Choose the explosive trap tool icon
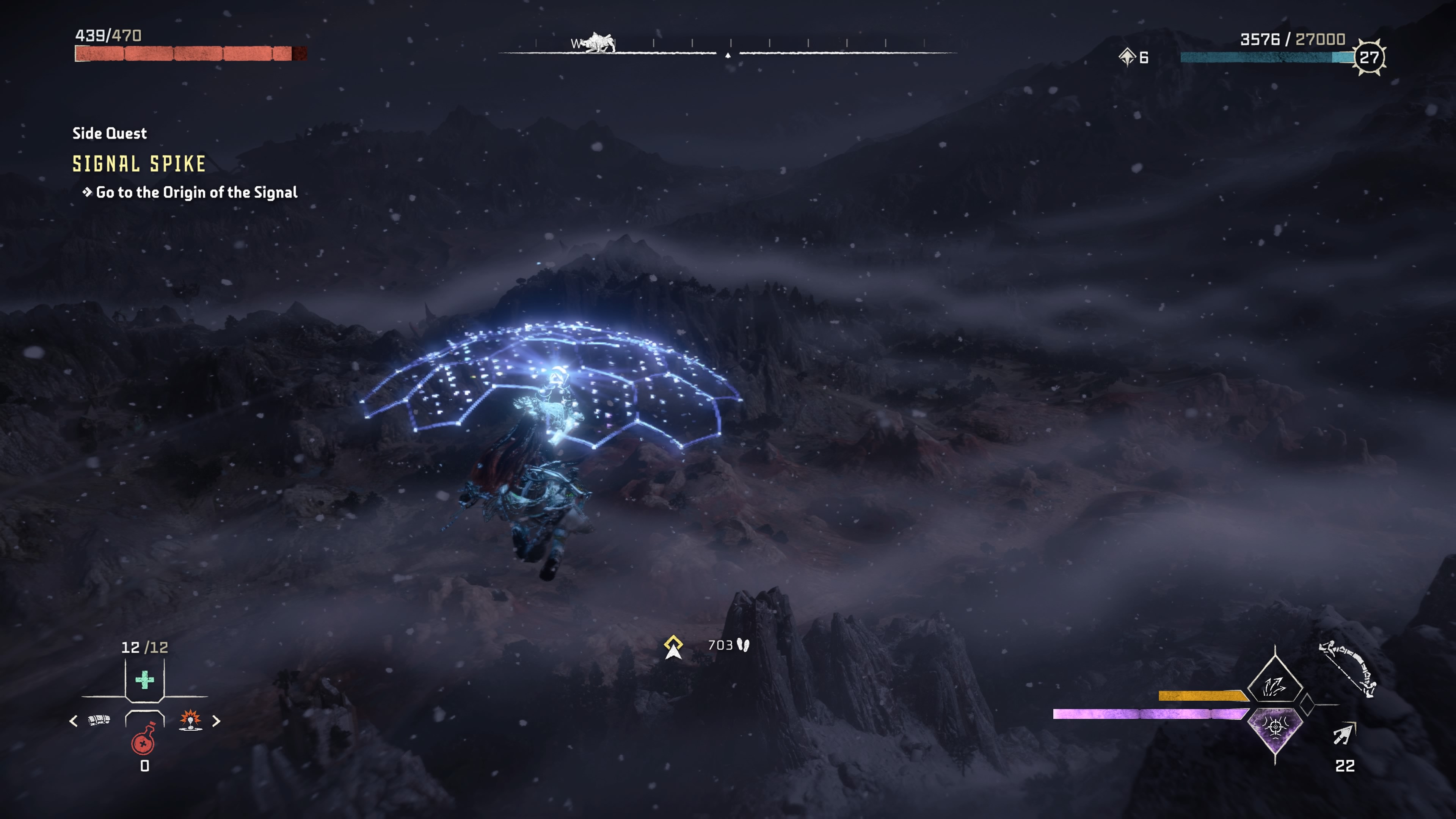Viewport: 1456px width, 819px height. pos(190,720)
